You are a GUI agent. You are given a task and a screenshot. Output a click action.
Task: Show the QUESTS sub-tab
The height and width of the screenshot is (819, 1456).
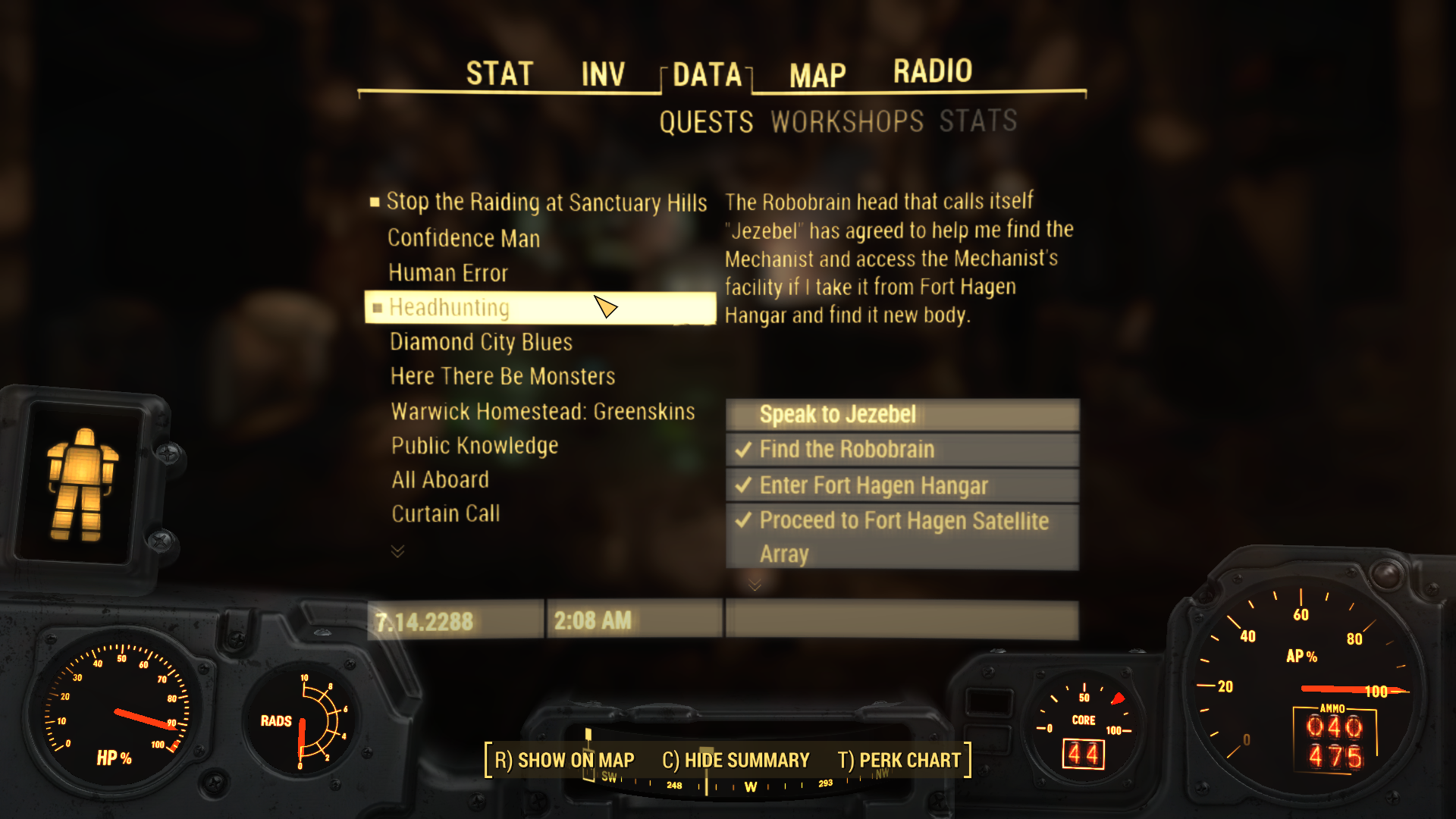706,122
